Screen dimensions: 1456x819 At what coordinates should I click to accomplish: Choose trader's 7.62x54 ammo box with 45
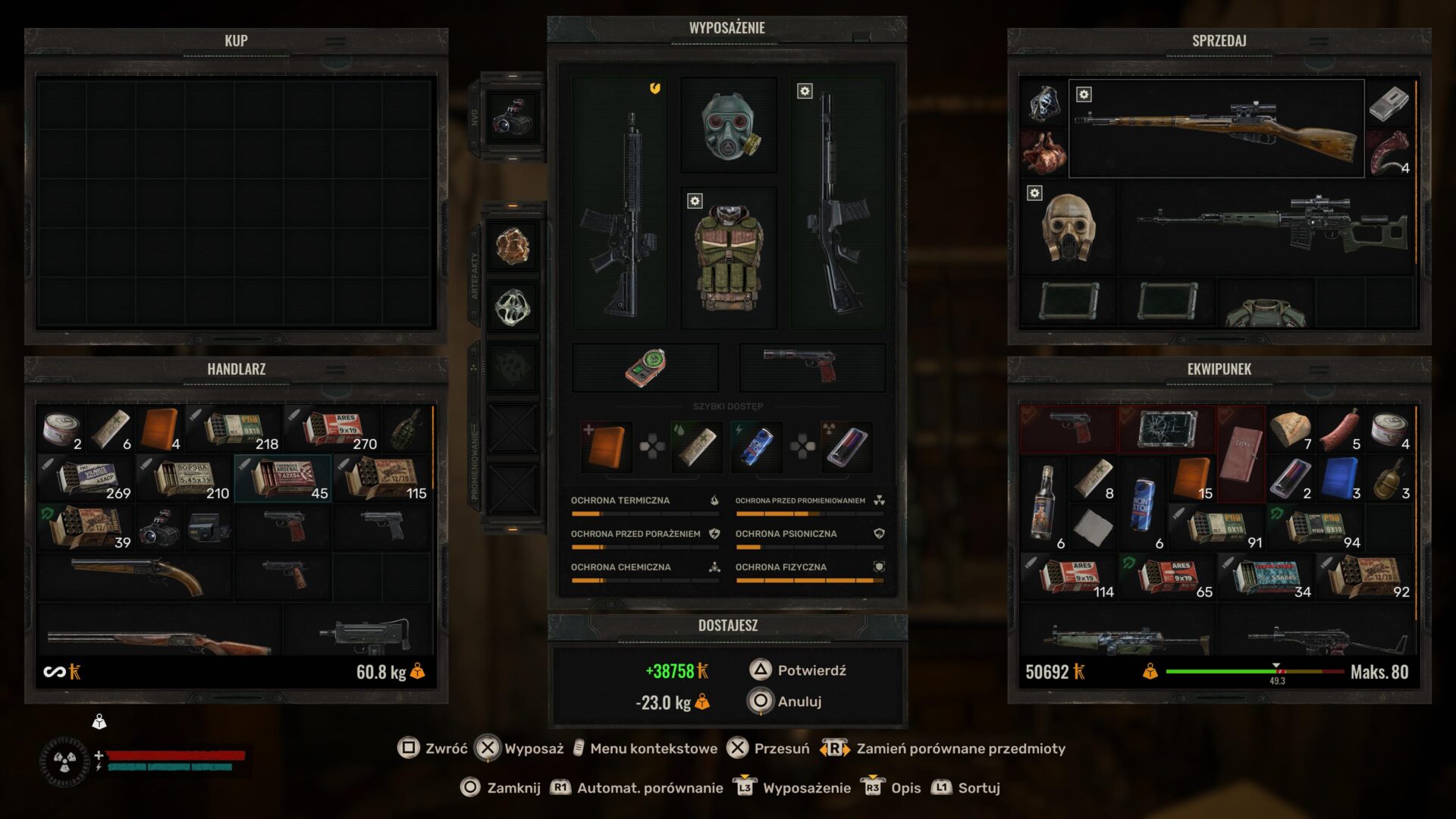coord(283,479)
